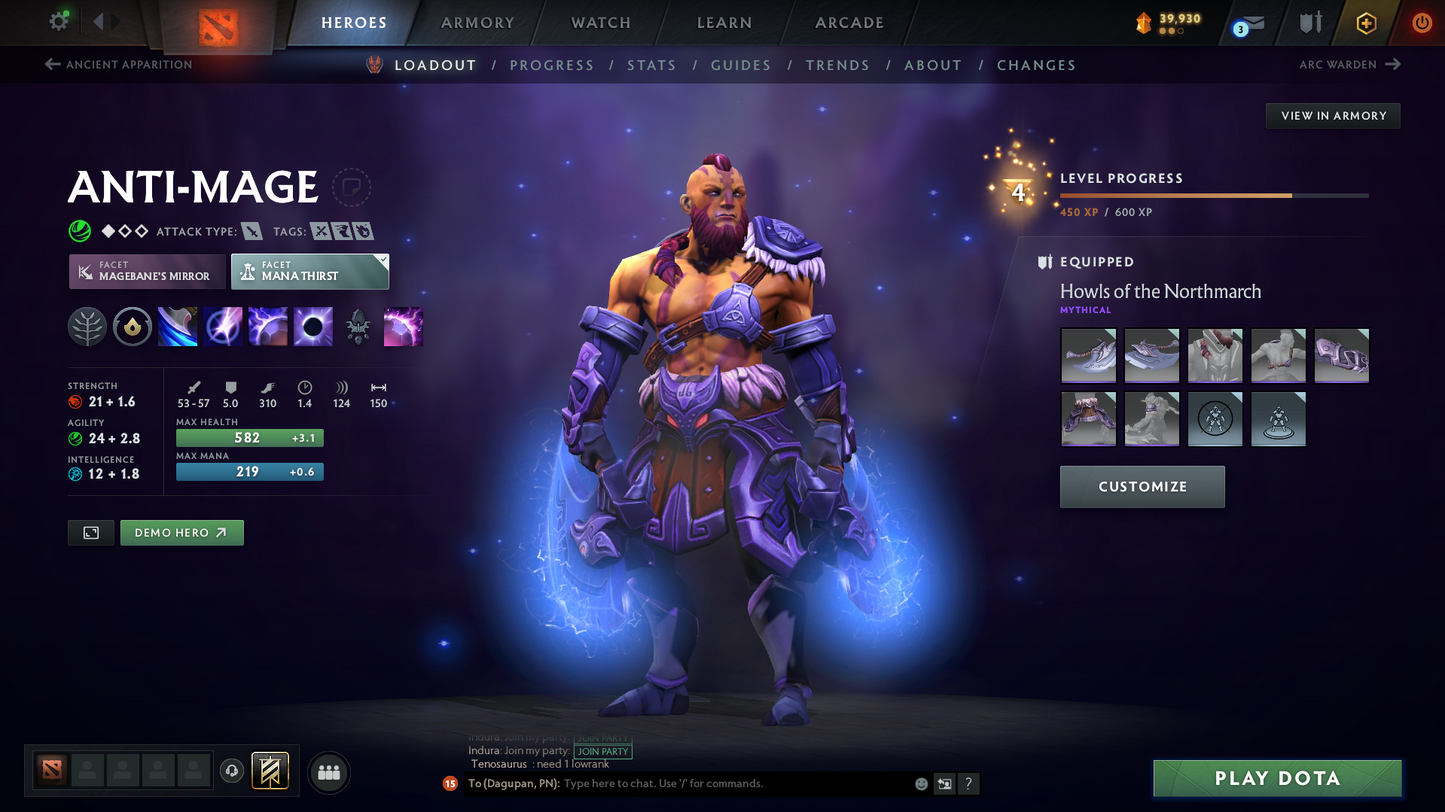
Task: Choose the Mana Thirst facet
Action: point(309,271)
